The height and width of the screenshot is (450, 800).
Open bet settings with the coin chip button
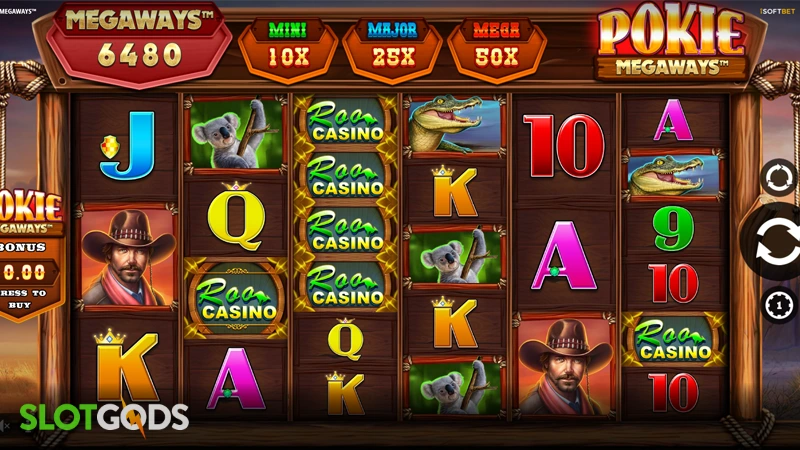tap(777, 304)
